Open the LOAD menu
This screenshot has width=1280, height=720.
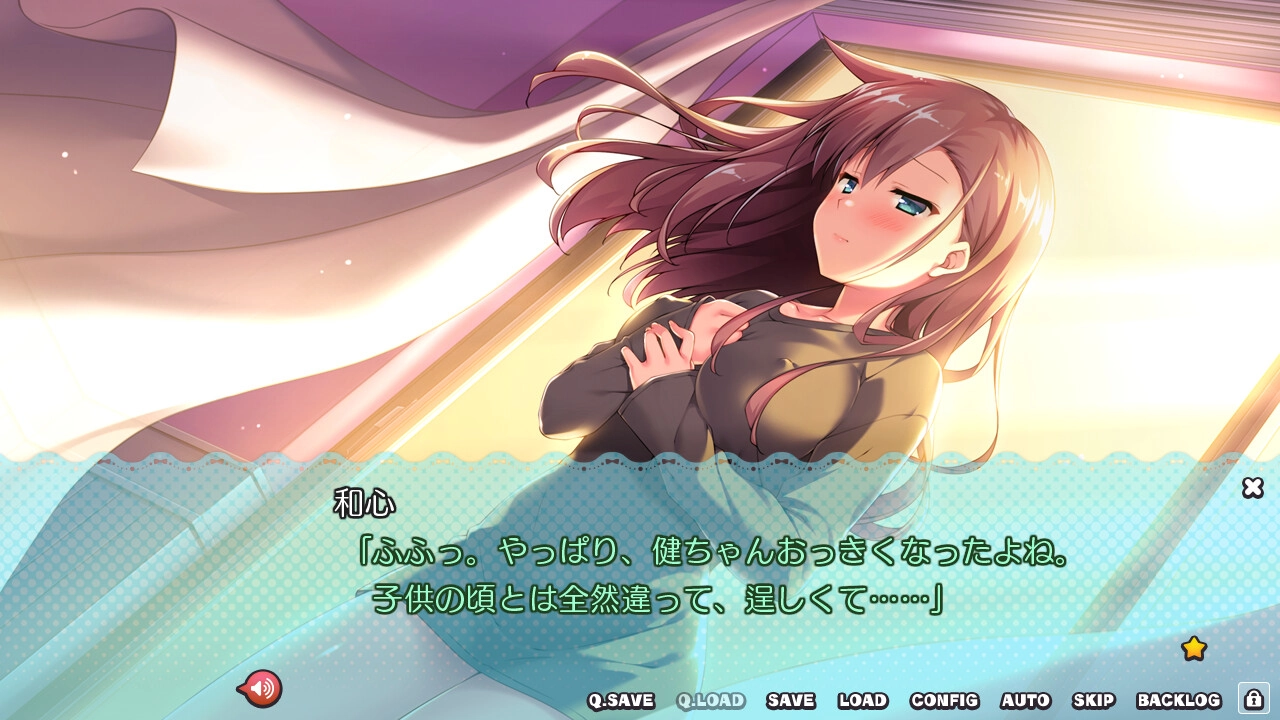(x=862, y=701)
